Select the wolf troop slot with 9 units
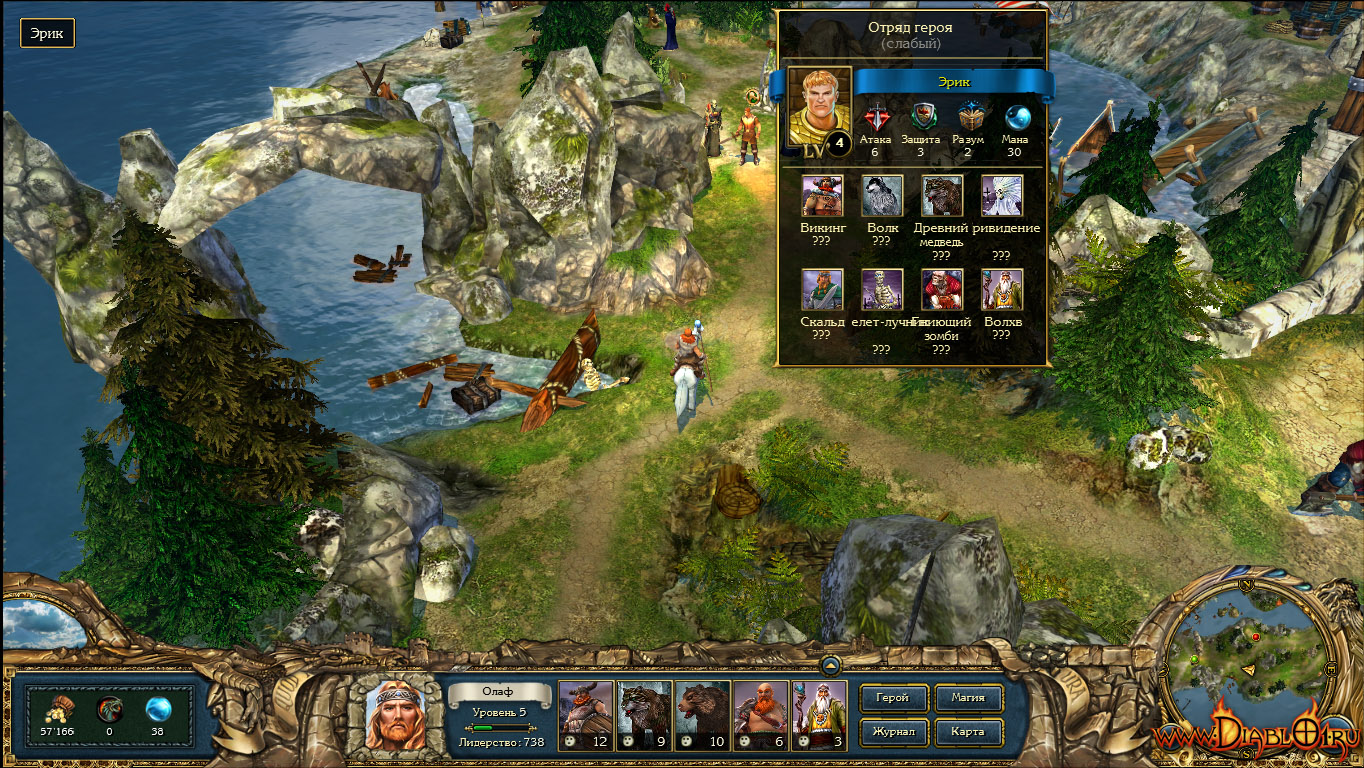 643,716
